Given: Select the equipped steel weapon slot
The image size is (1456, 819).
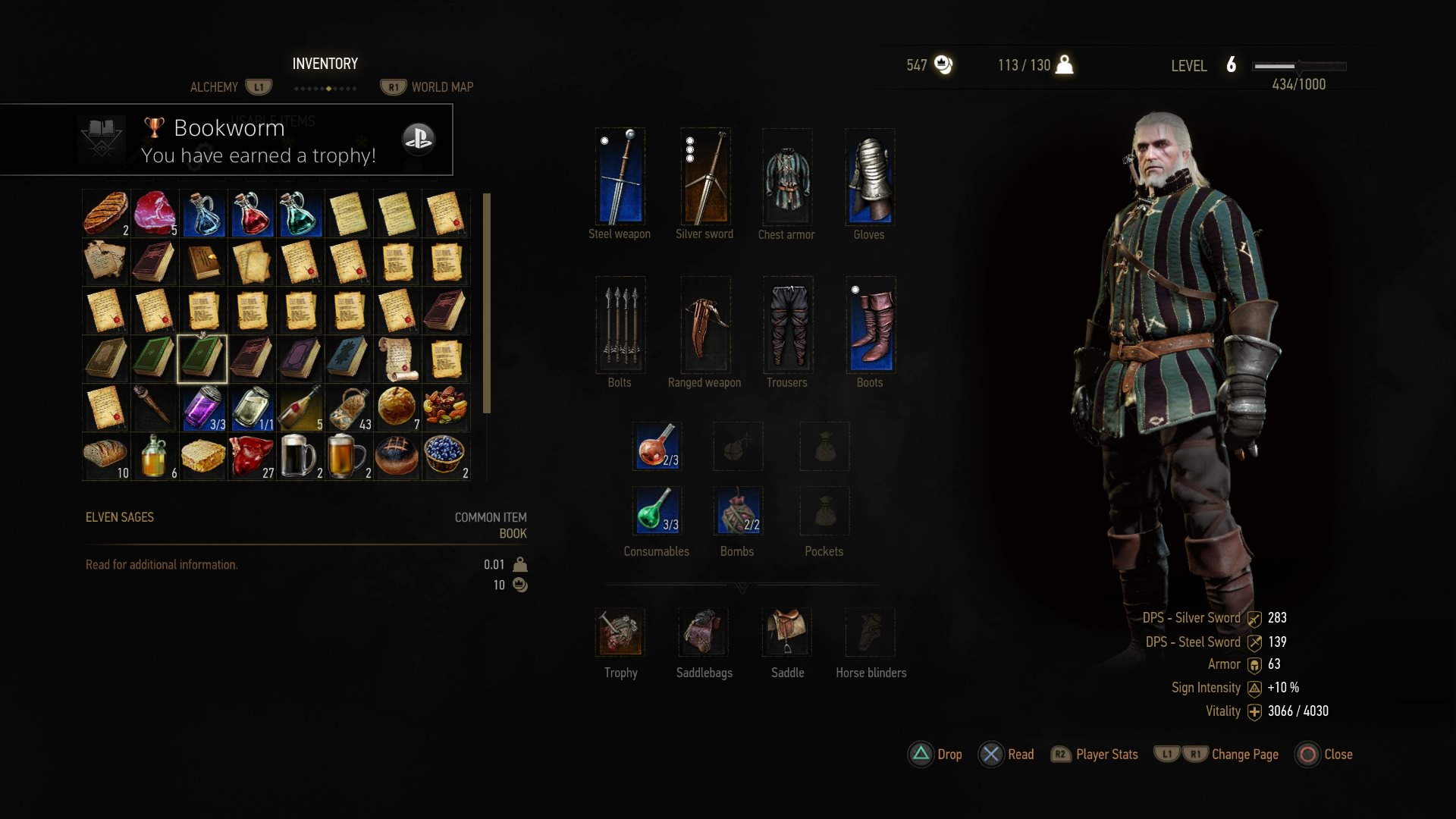Looking at the screenshot, I should (x=620, y=177).
